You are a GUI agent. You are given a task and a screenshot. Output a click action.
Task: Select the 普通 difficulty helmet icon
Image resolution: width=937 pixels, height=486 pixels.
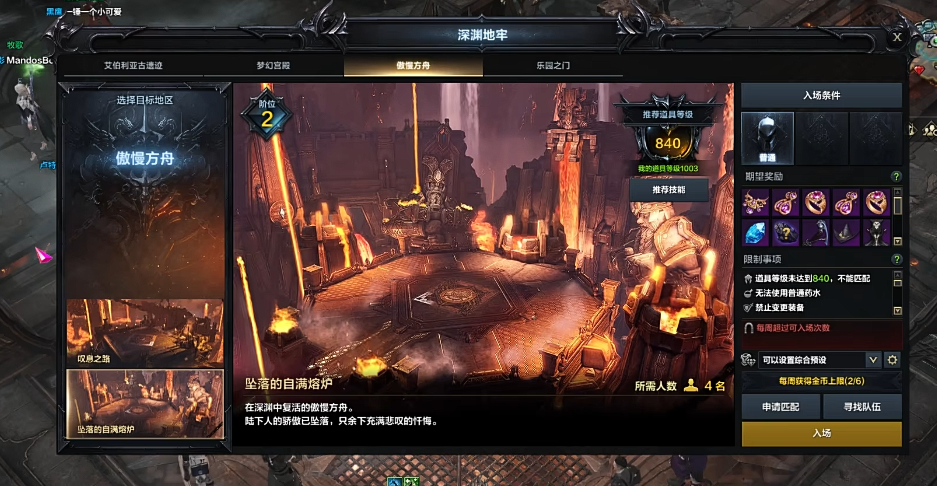(x=768, y=137)
